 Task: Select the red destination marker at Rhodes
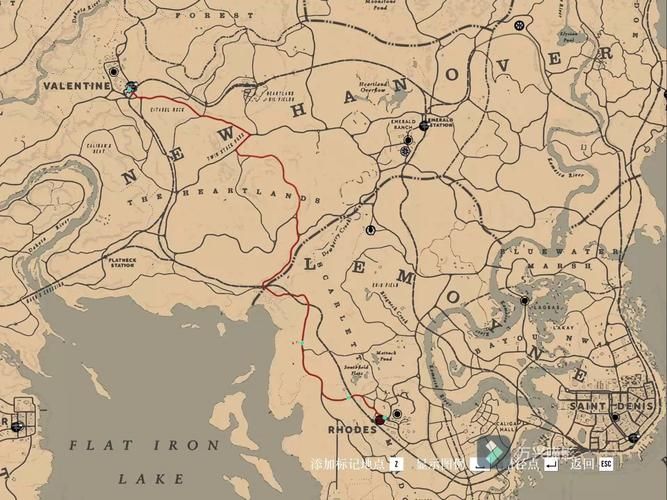[x=379, y=419]
